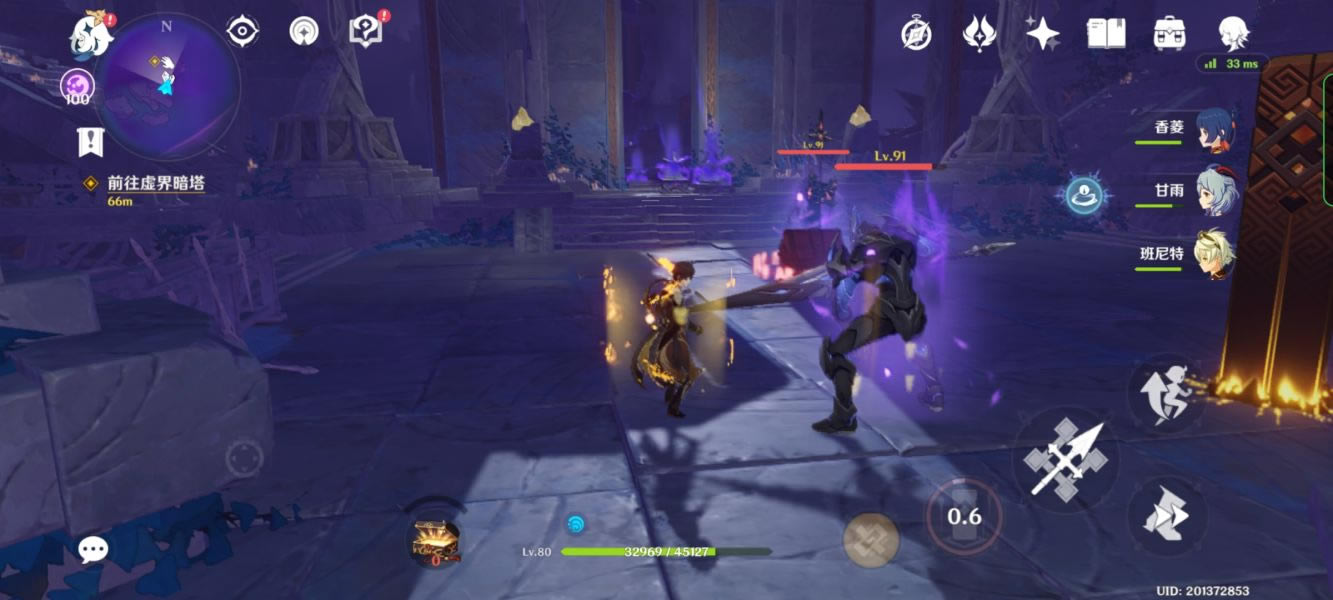Switch to party member 班尼特

coord(1214,254)
